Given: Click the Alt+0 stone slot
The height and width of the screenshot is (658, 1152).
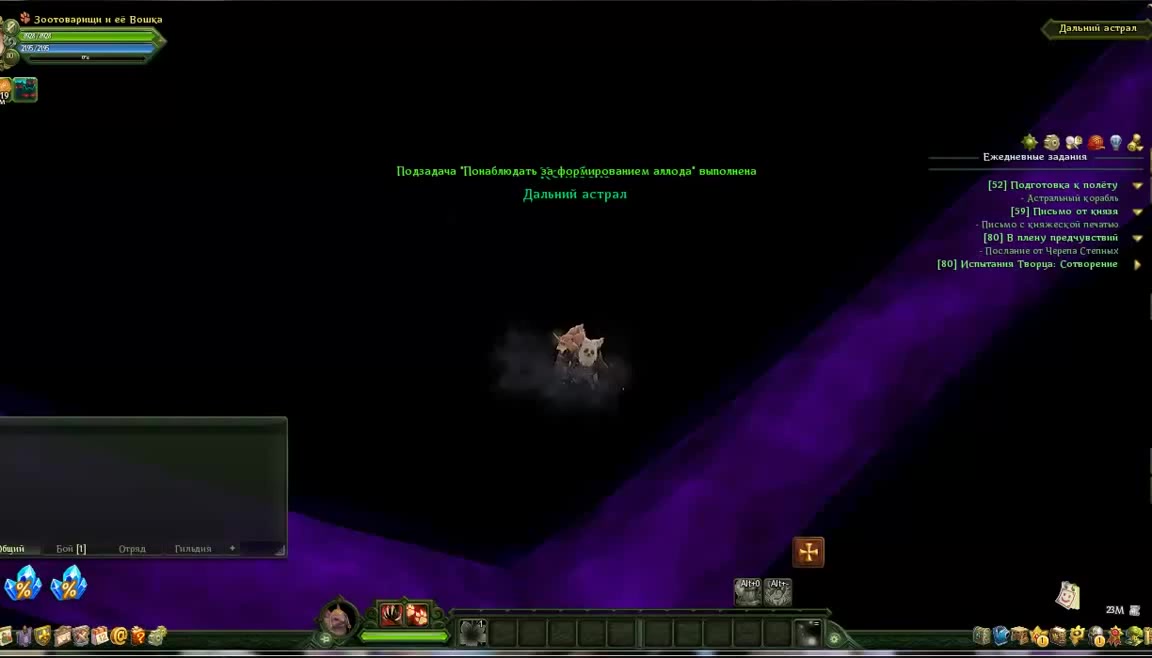Looking at the screenshot, I should point(748,592).
